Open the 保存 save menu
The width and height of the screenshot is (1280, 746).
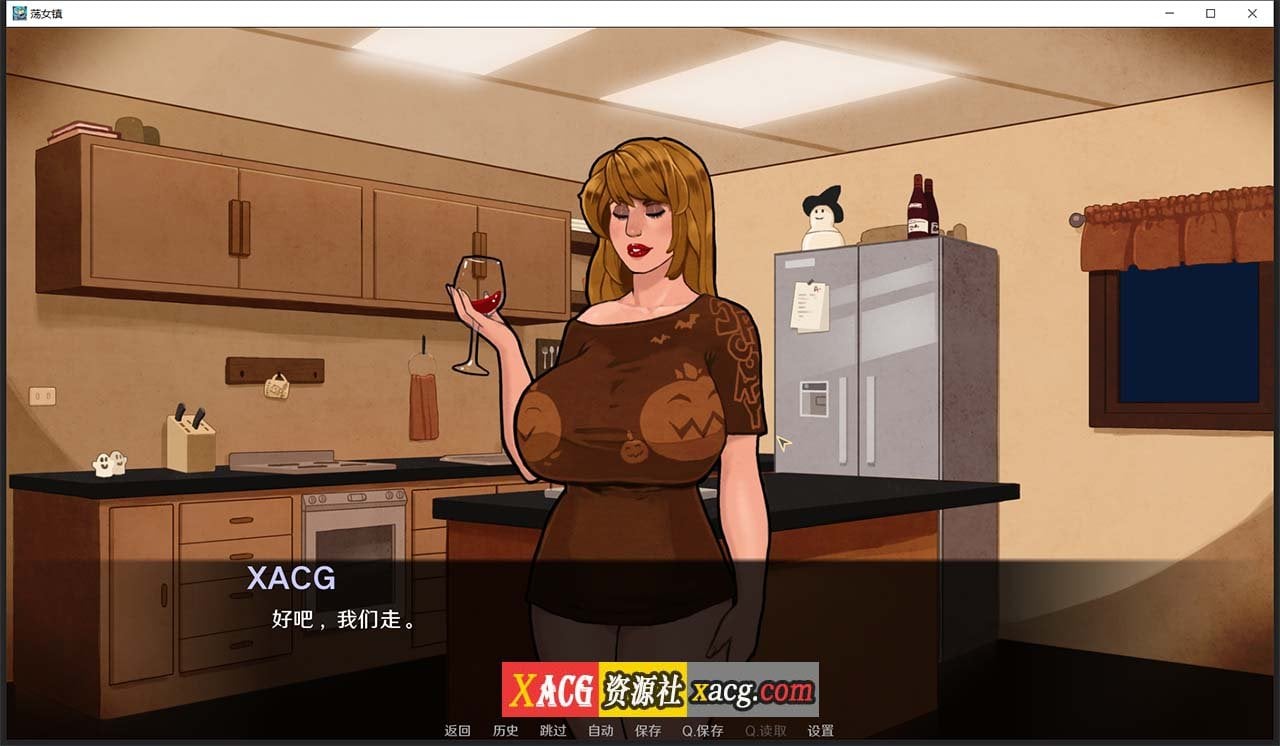[x=648, y=730]
